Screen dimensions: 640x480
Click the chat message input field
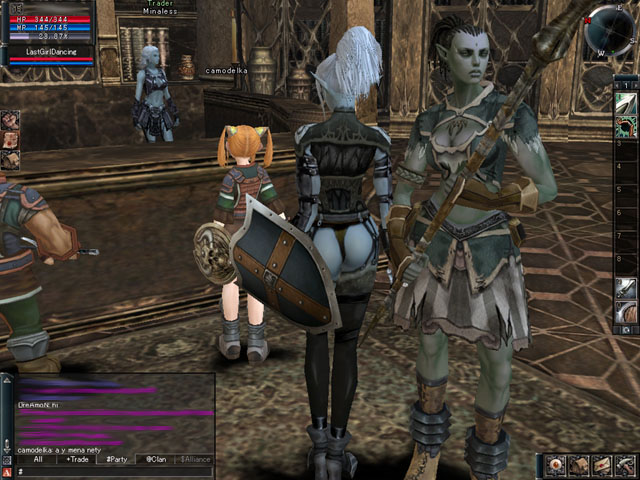[x=110, y=471]
